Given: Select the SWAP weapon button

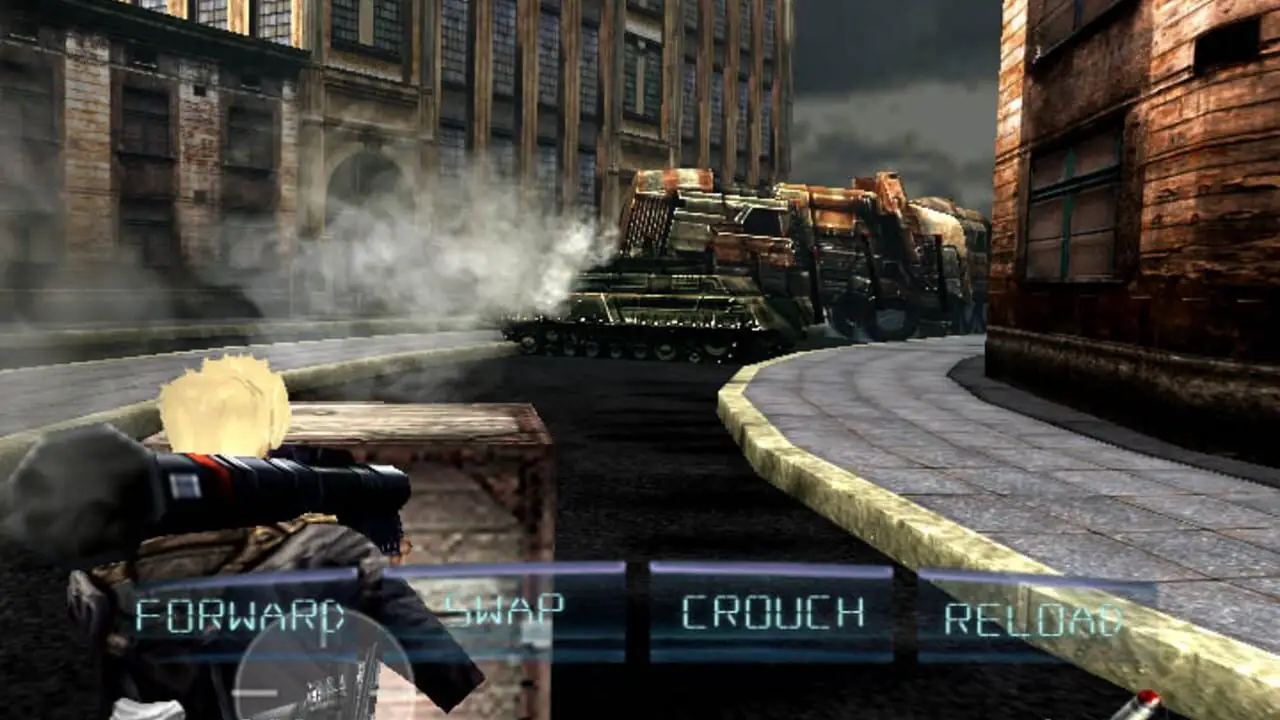Looking at the screenshot, I should pyautogui.click(x=504, y=611).
